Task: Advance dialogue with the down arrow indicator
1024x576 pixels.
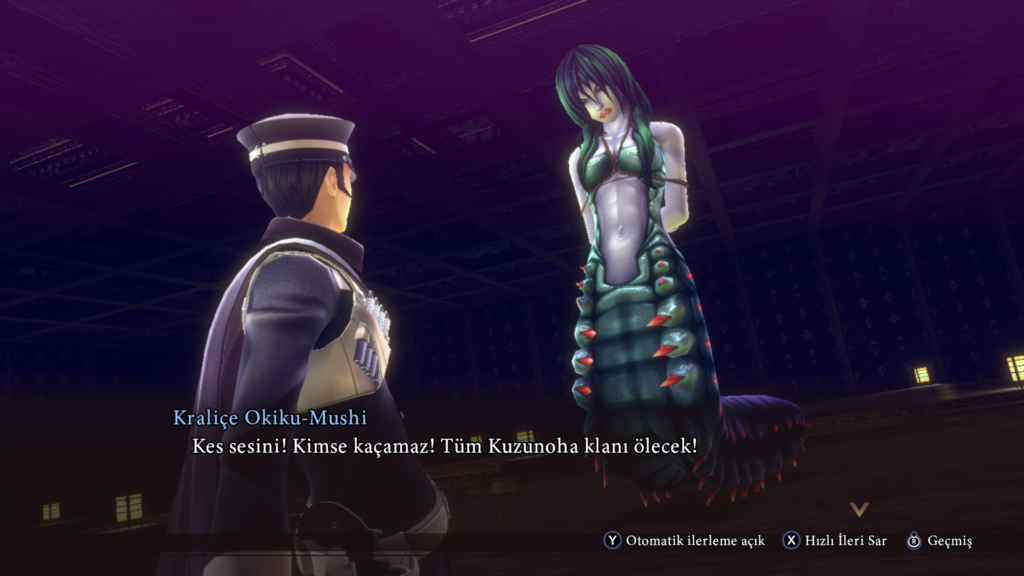Action: tap(859, 509)
